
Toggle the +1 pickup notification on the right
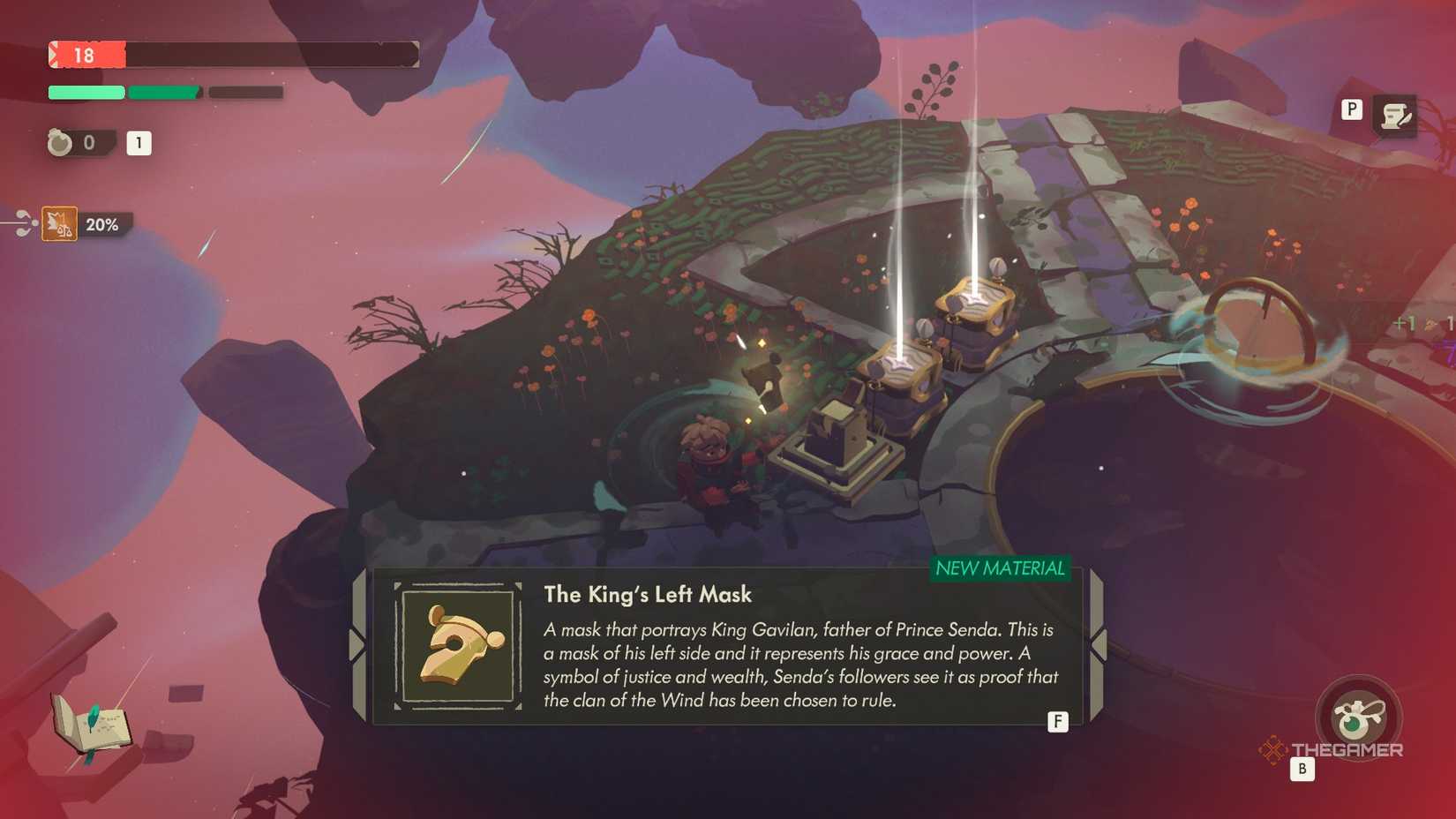click(1407, 324)
